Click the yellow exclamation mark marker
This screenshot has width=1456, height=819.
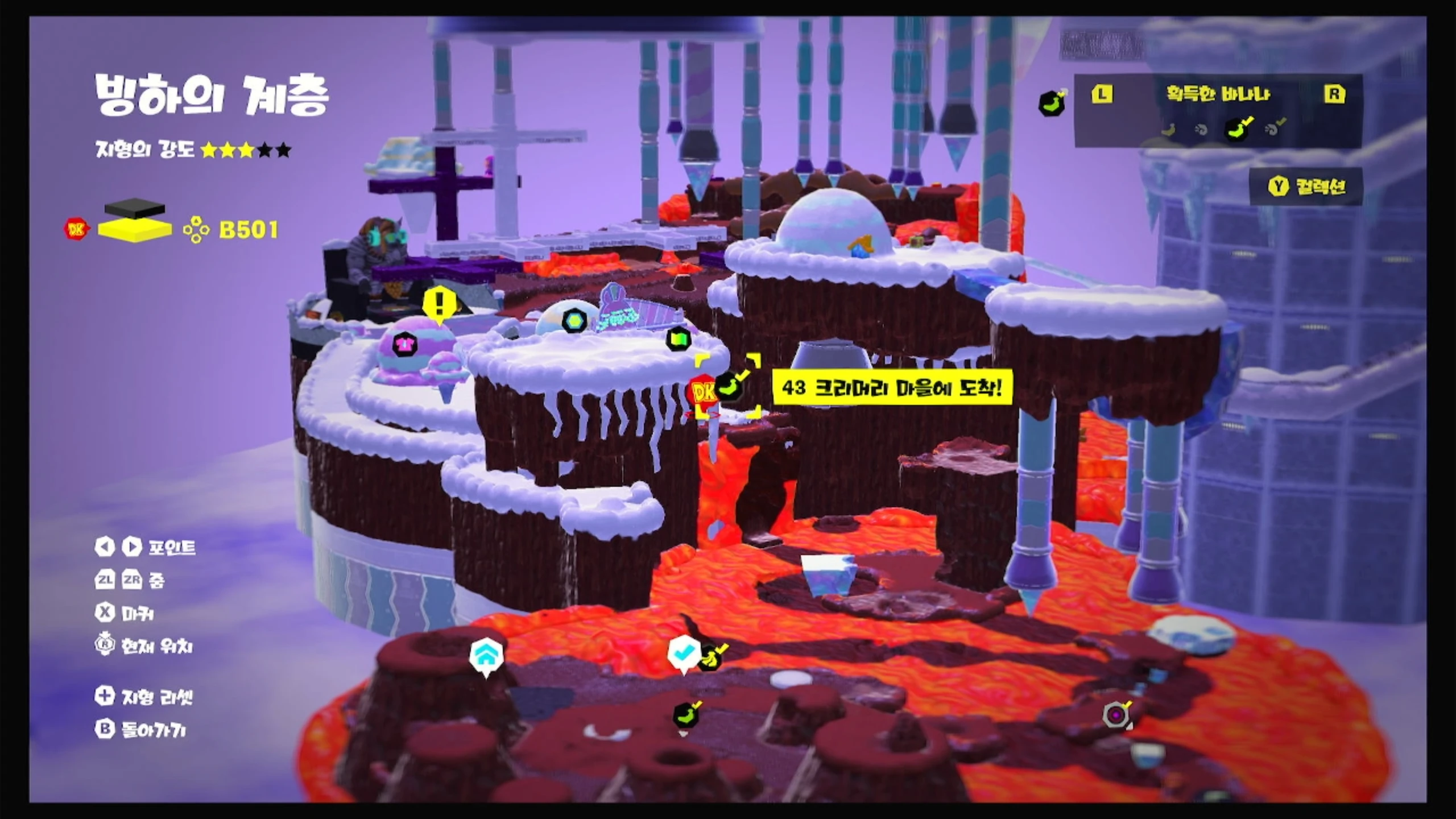tap(439, 305)
